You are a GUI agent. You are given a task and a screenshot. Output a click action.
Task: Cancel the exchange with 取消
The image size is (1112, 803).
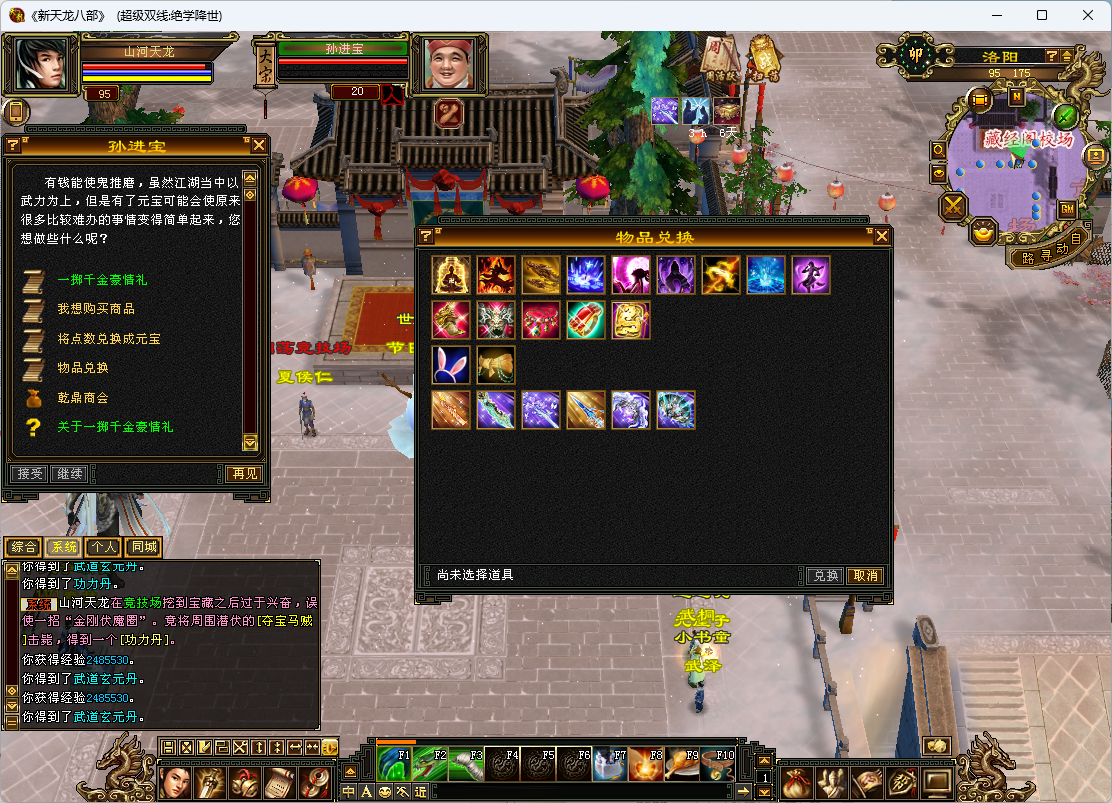click(864, 576)
